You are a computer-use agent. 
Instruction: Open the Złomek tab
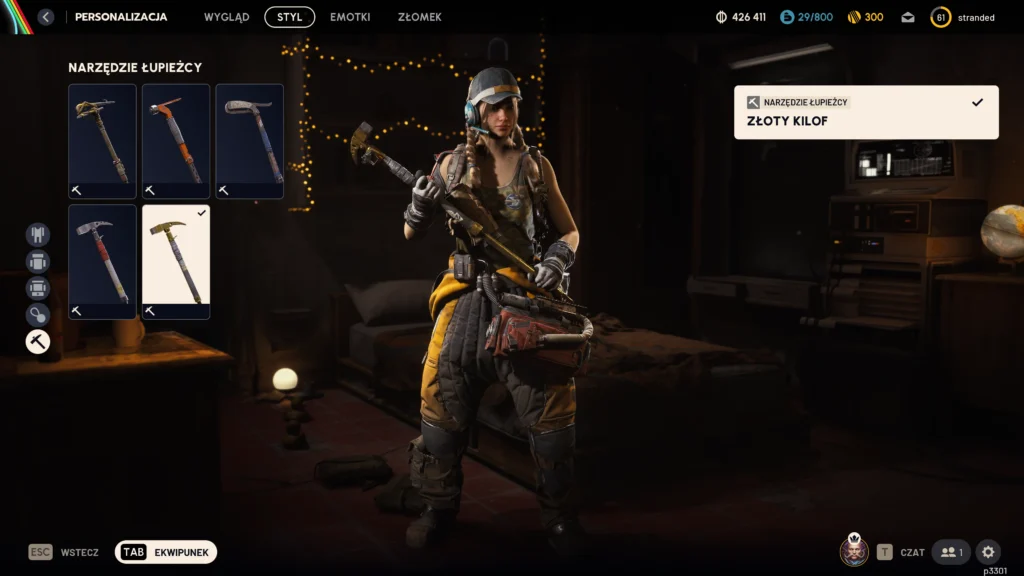[419, 17]
